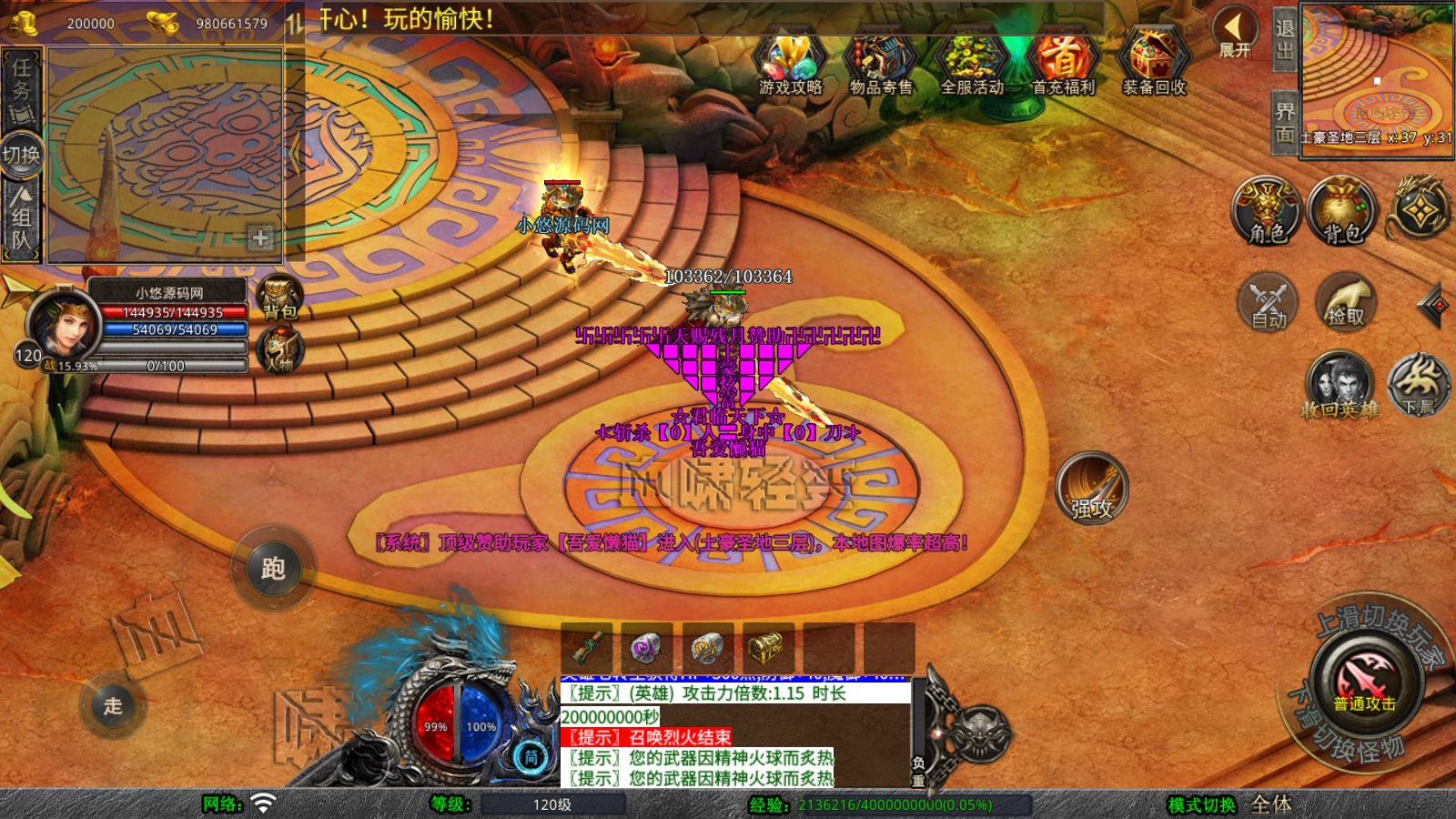1456x819 pixels.
Task: Open the 物品寄售 consignment menu
Action: 880,62
